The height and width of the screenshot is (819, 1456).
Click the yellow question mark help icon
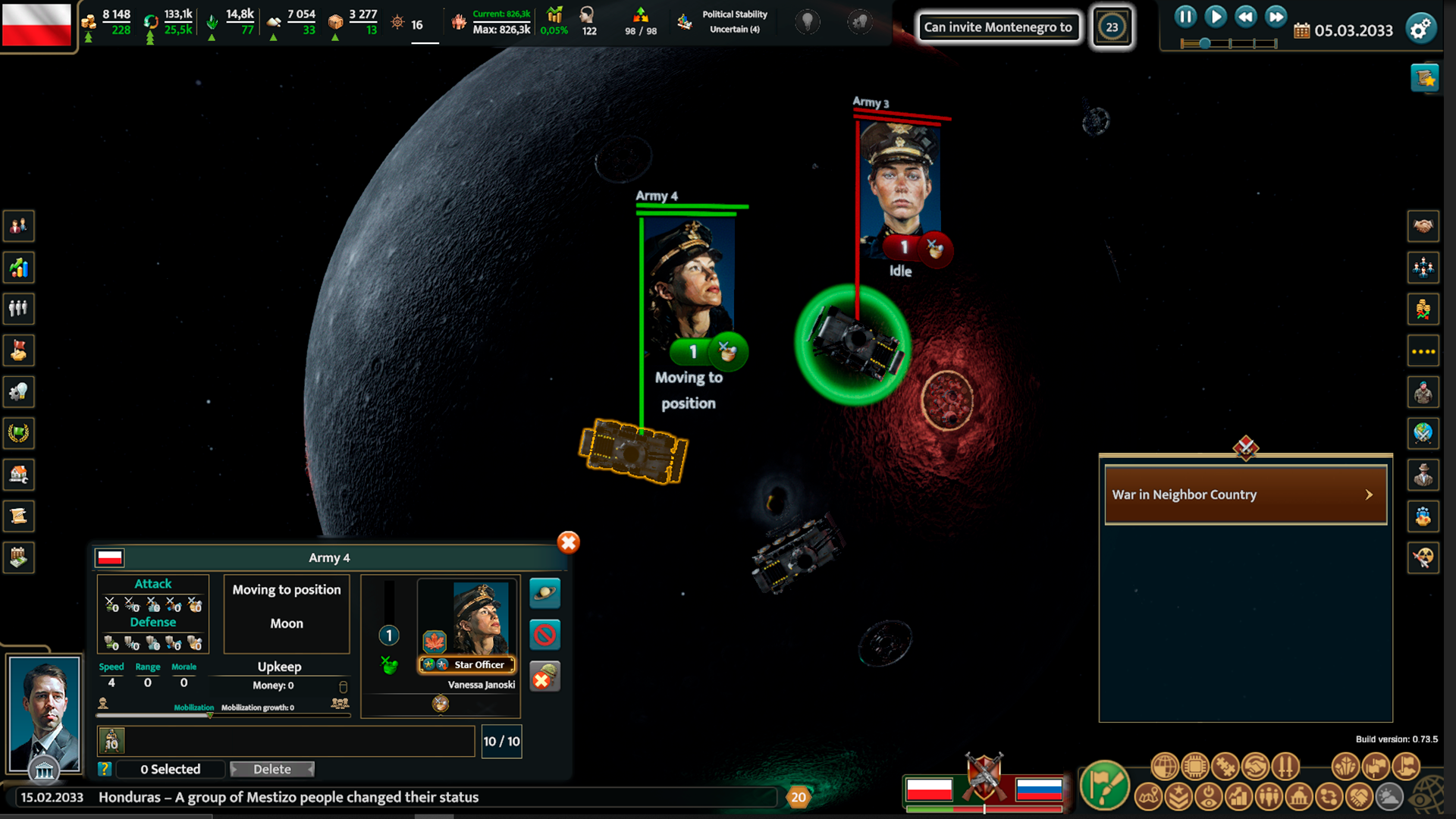point(105,769)
